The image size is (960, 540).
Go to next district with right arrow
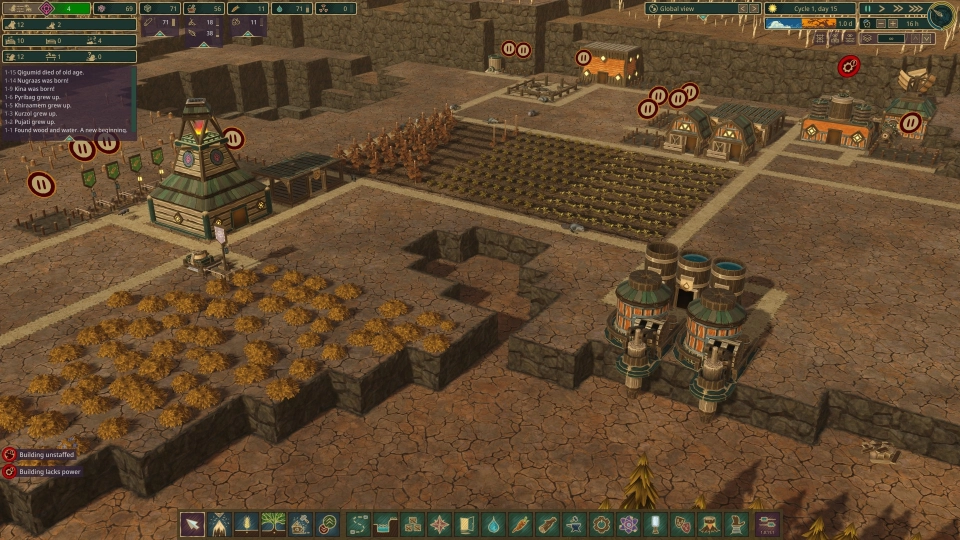point(752,9)
